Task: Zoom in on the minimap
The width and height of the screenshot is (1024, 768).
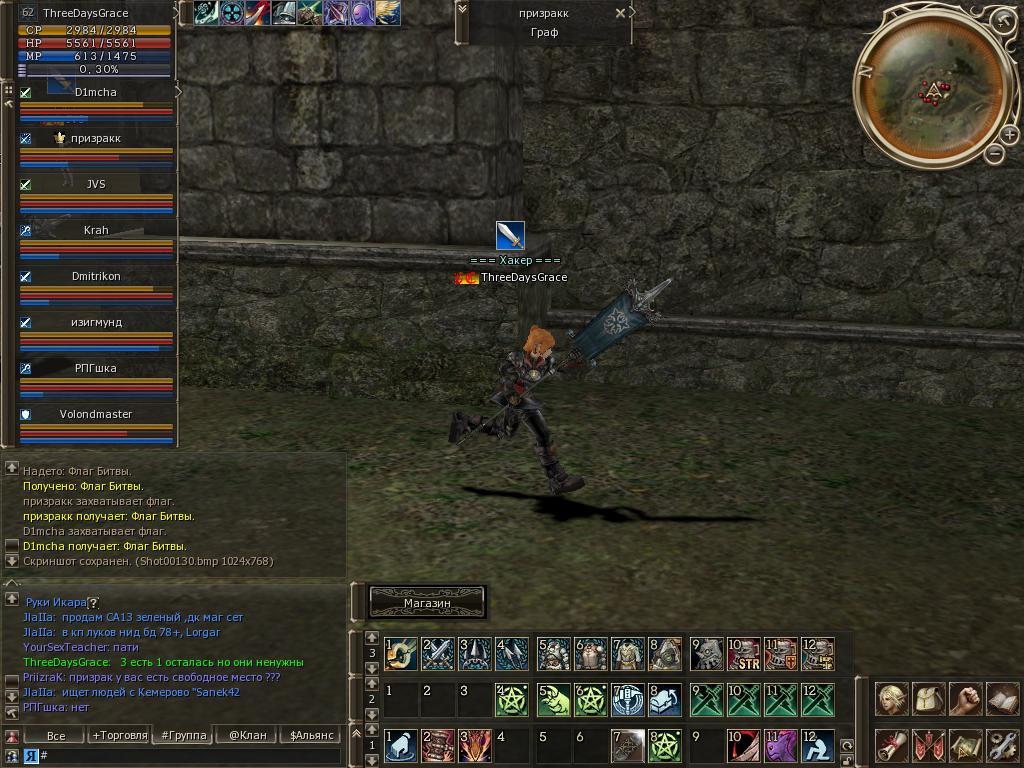Action: (1010, 136)
